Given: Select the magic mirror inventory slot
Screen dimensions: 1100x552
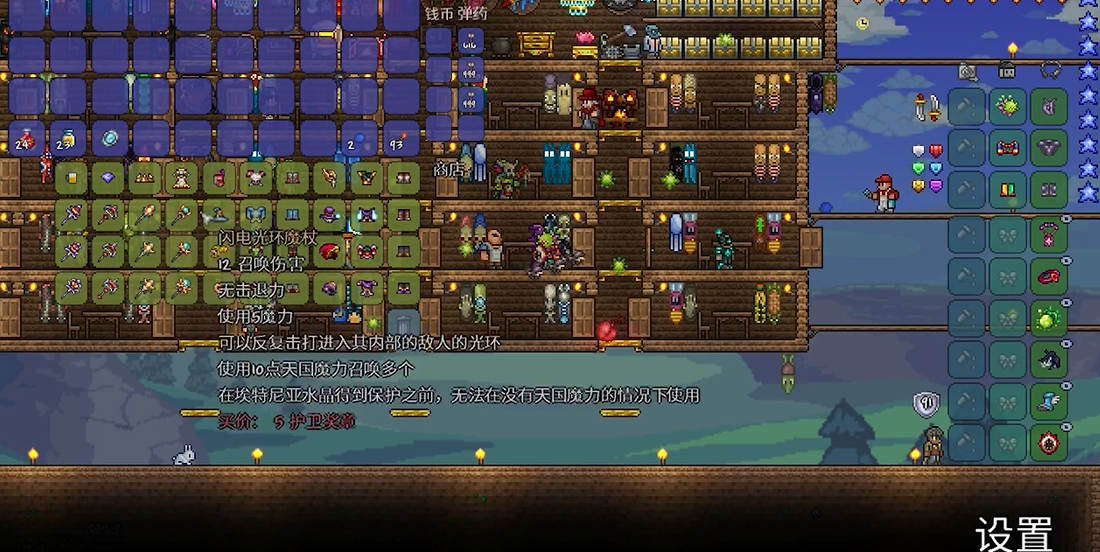Looking at the screenshot, I should pos(110,140).
